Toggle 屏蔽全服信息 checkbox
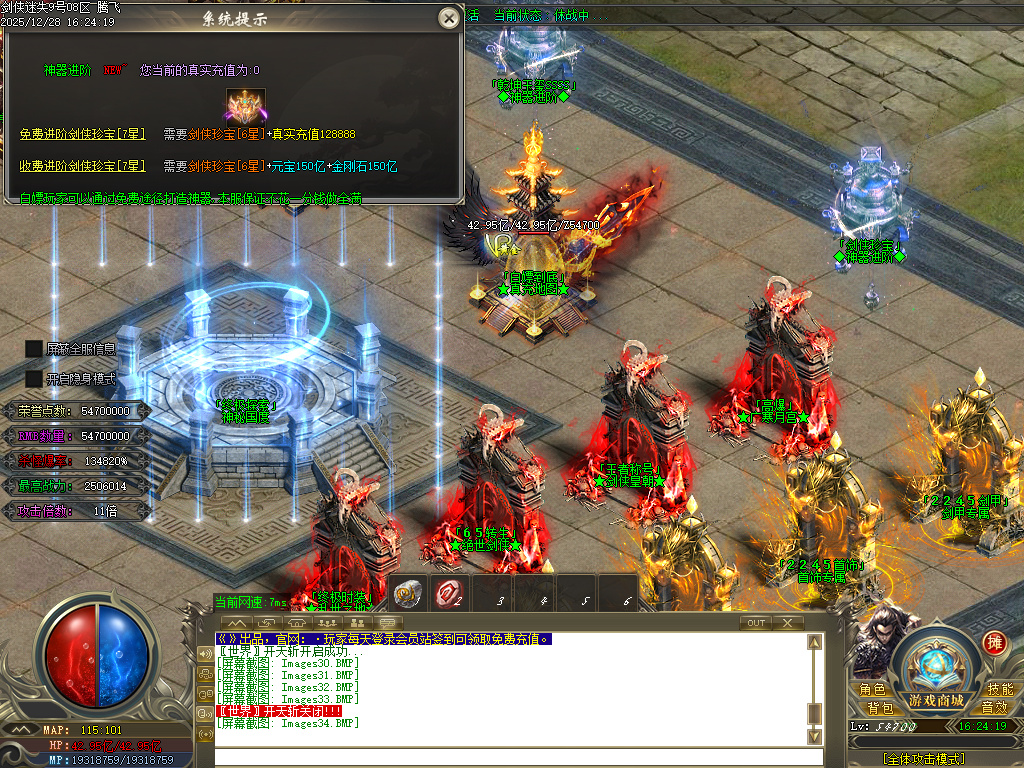1024x768 pixels. coord(34,348)
